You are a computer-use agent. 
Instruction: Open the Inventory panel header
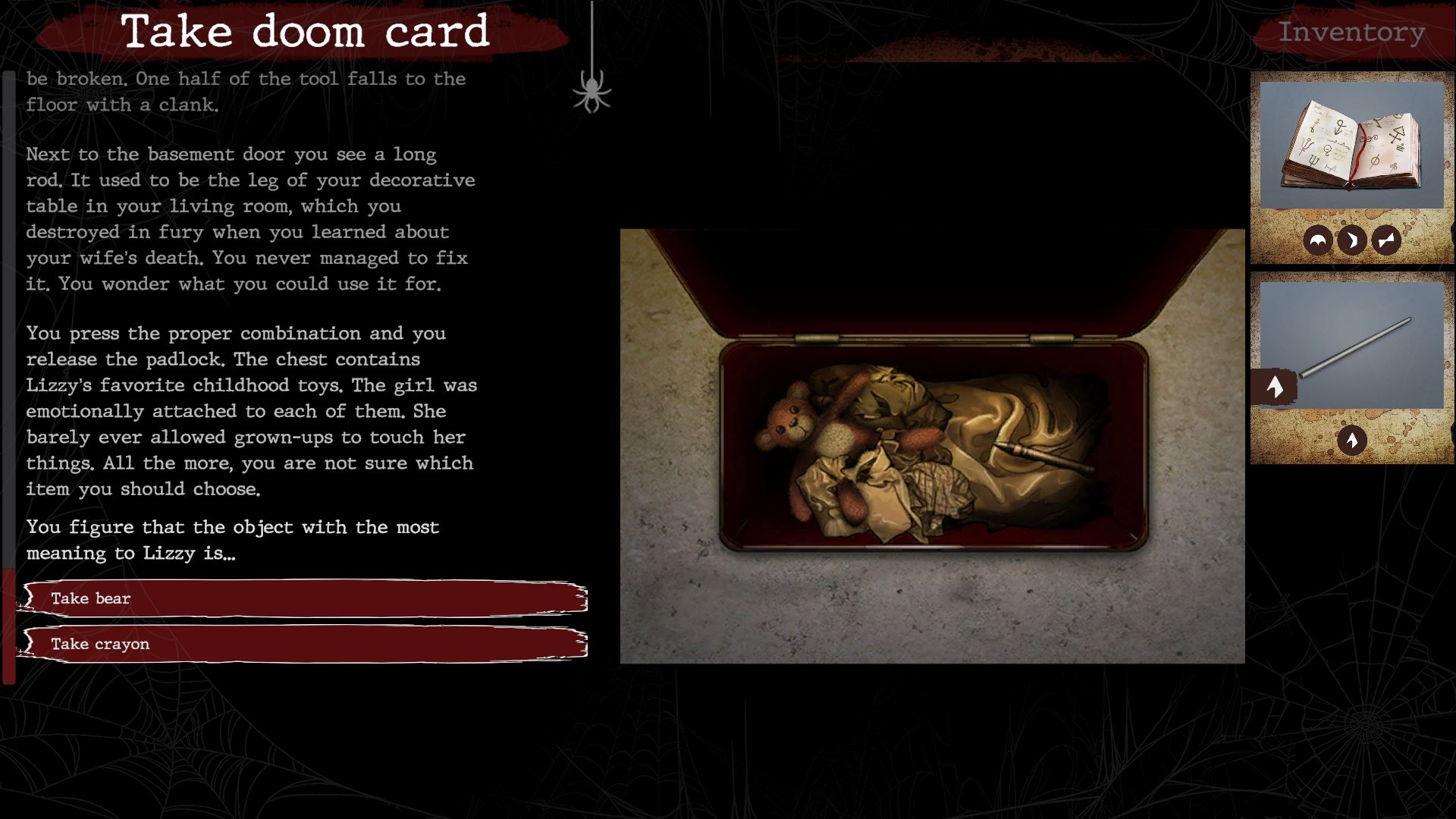[x=1351, y=33]
